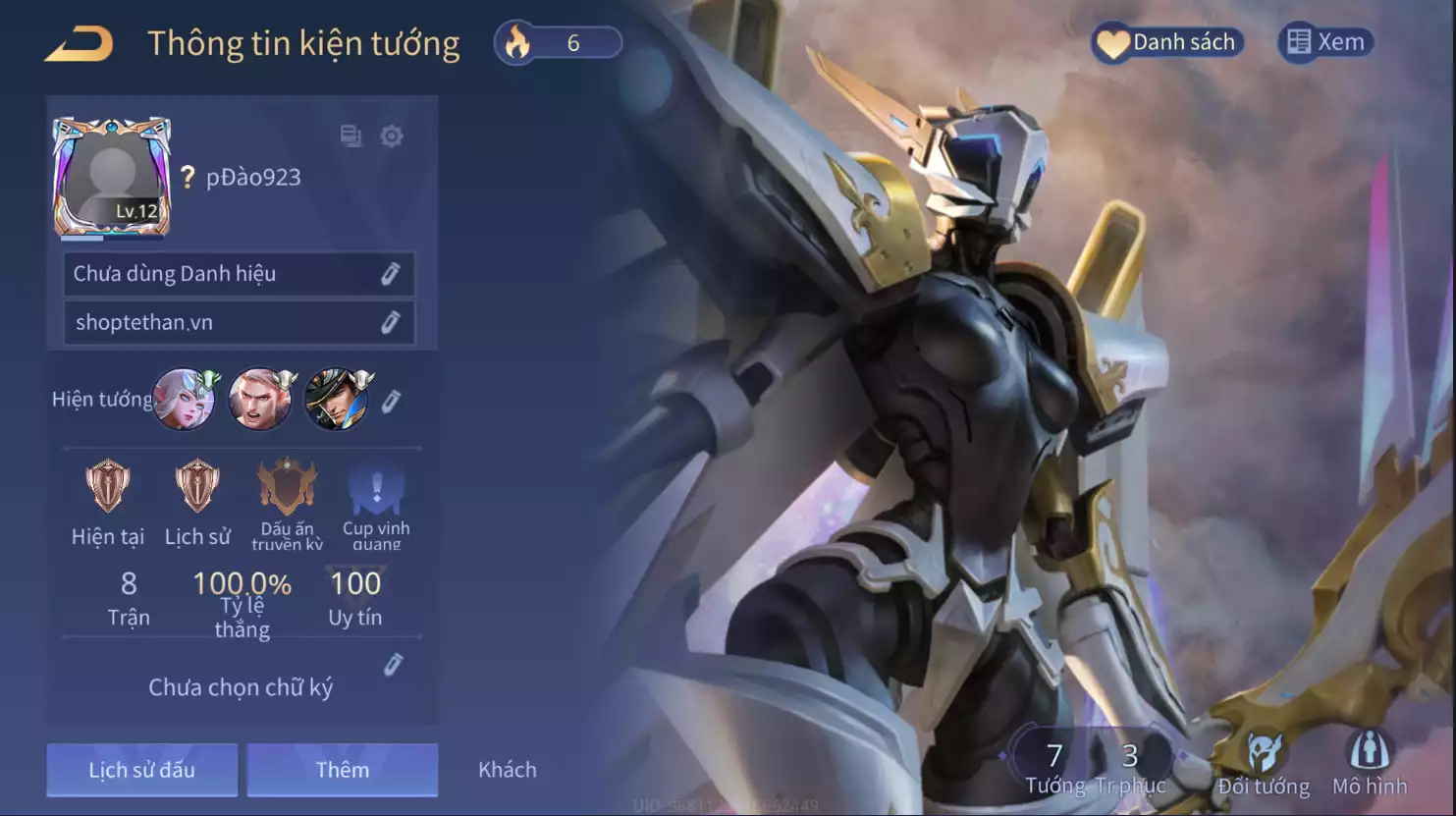Edit the Chưa dùng Danh hiệu title

point(391,274)
